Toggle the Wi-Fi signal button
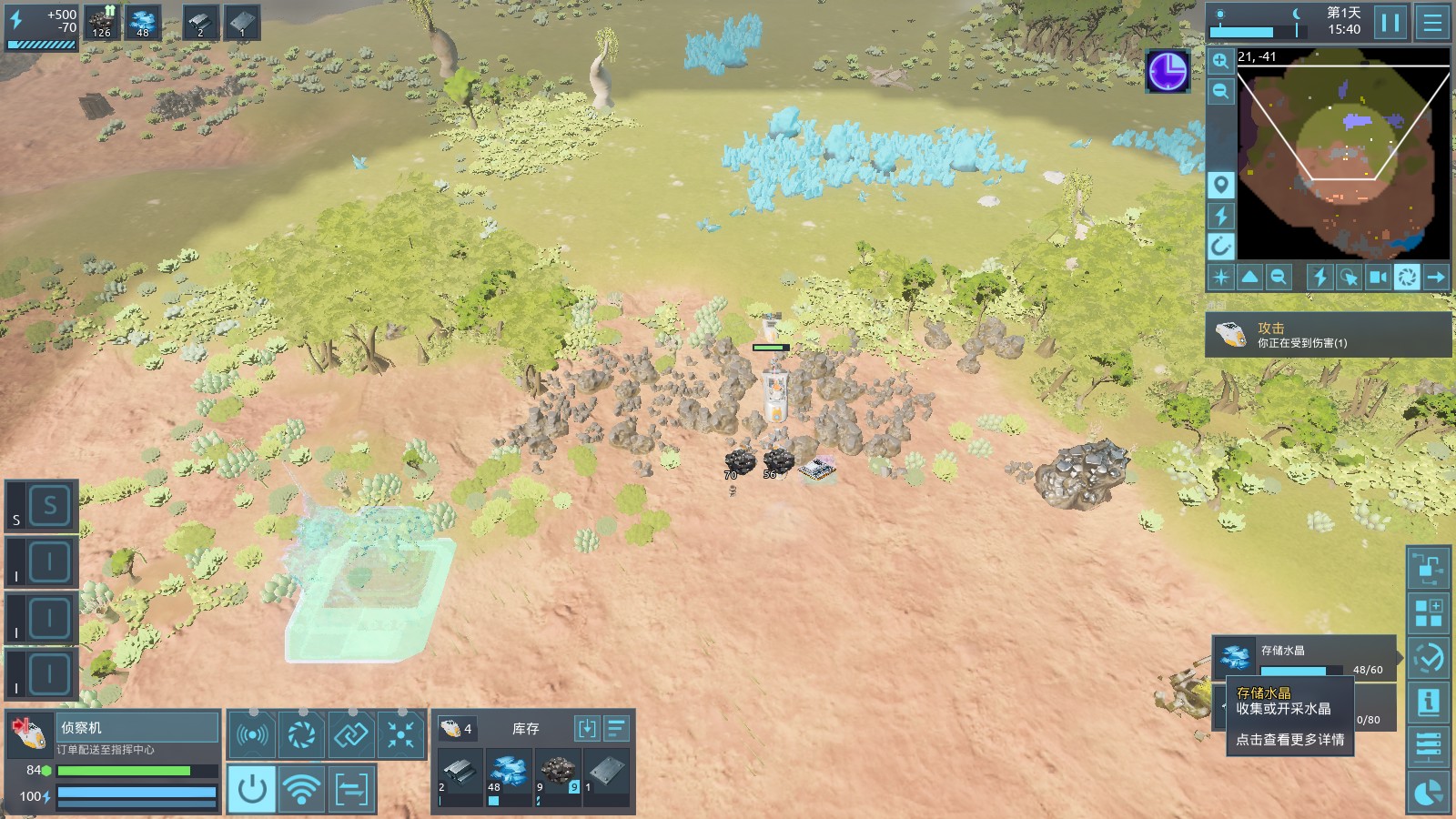This screenshot has width=1456, height=819. tap(301, 788)
